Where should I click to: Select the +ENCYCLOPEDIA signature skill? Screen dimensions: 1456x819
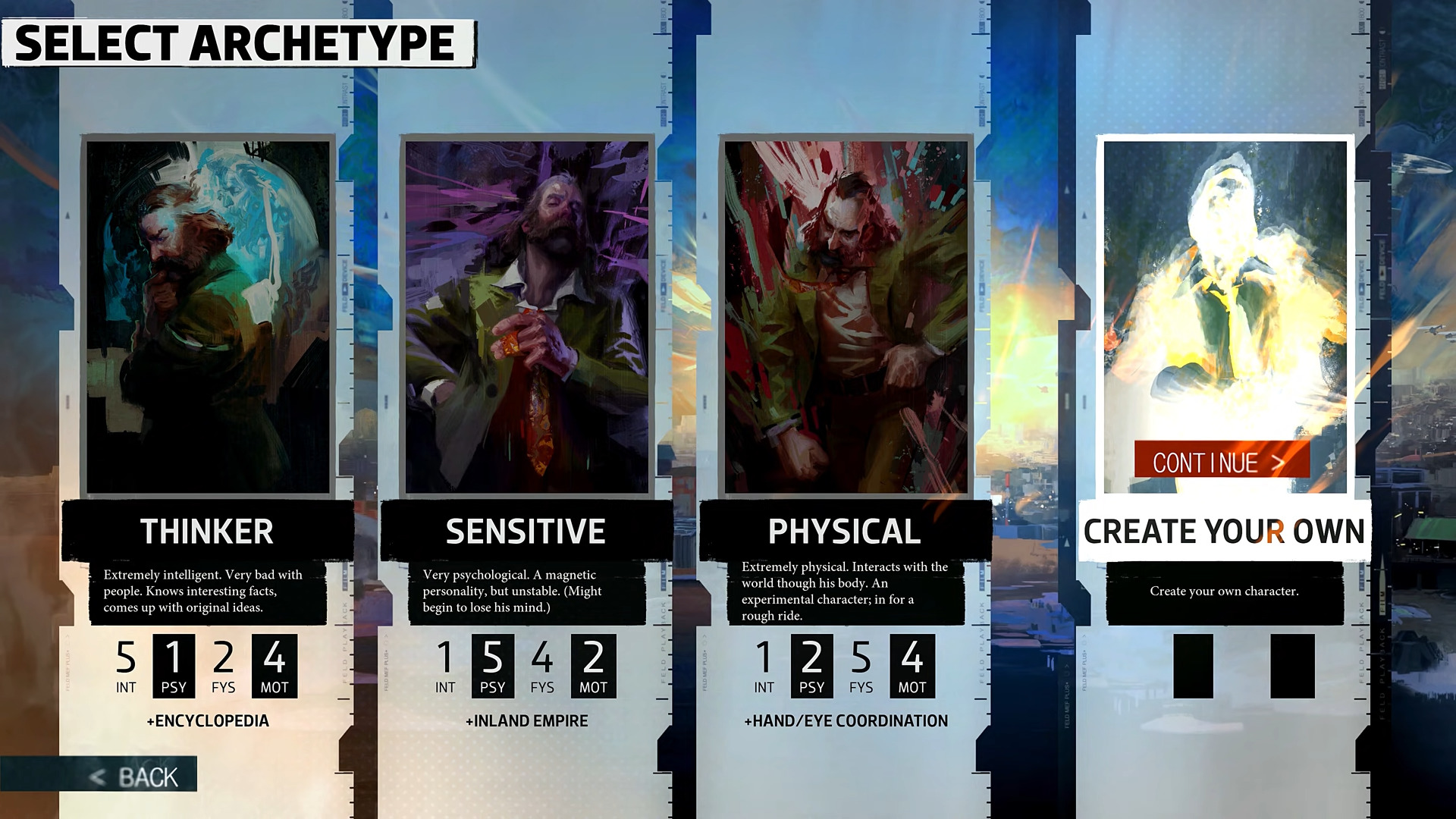point(209,721)
